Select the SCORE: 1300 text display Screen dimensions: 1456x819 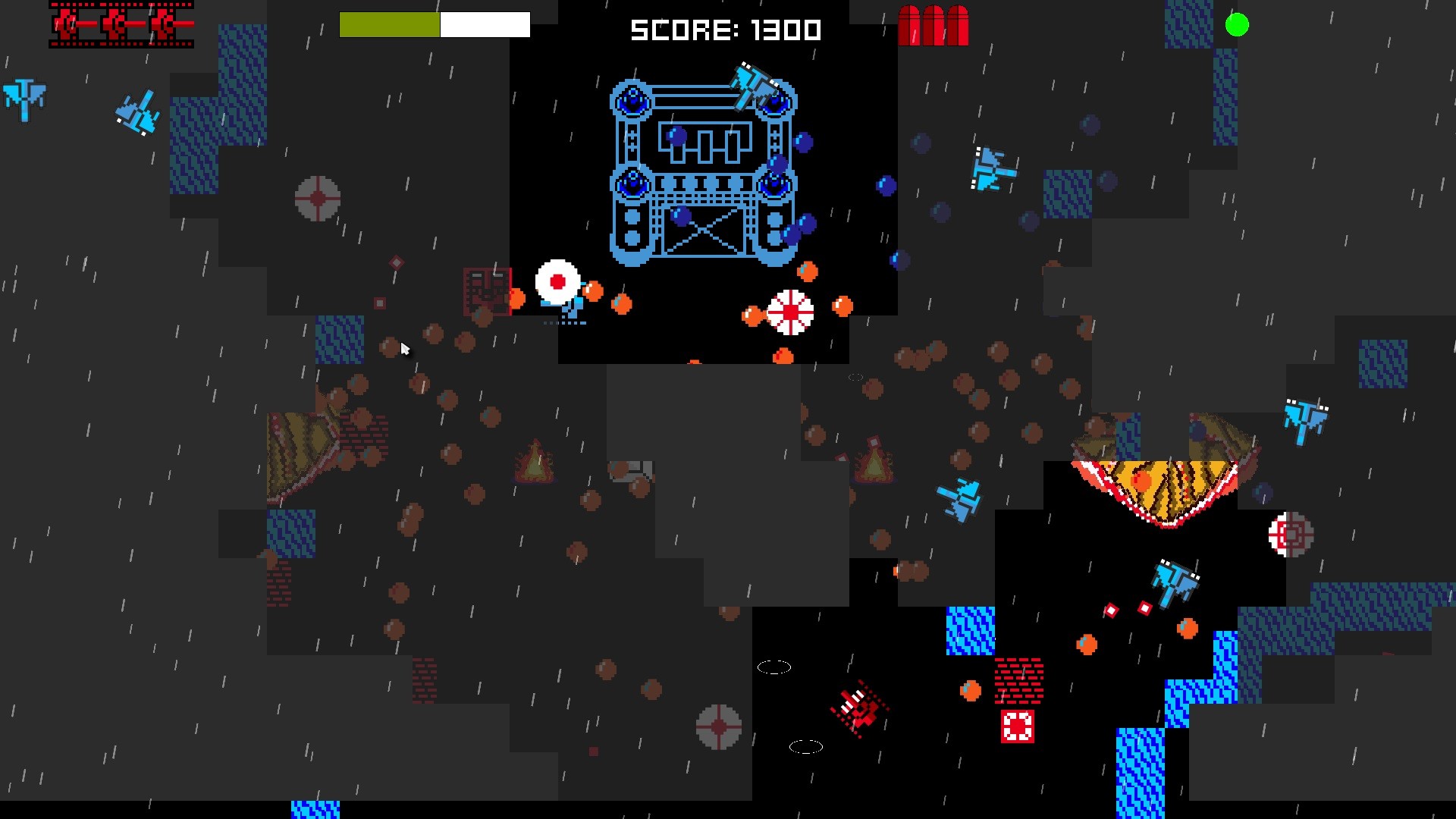(x=724, y=29)
